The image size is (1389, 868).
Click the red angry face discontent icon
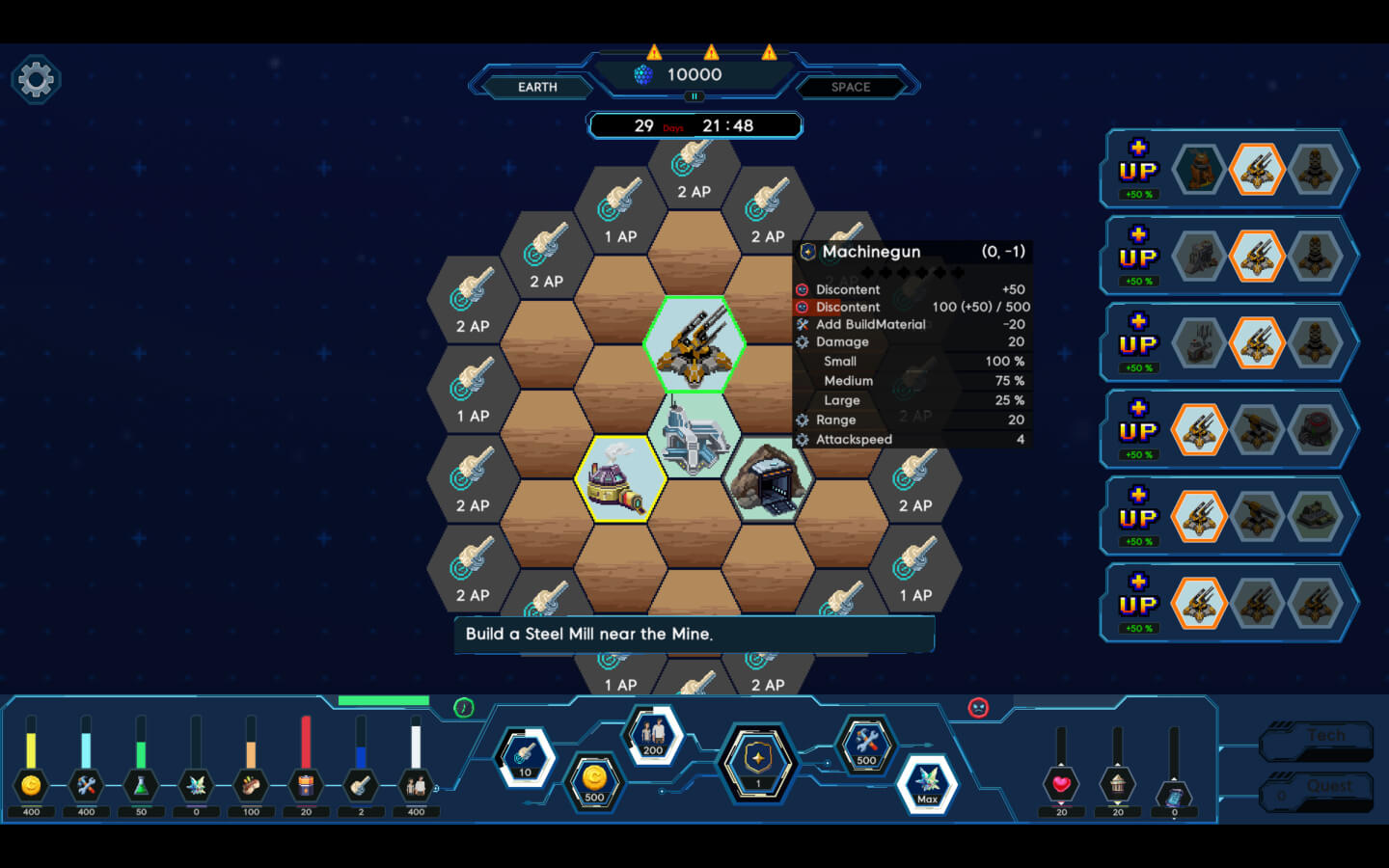tap(978, 708)
